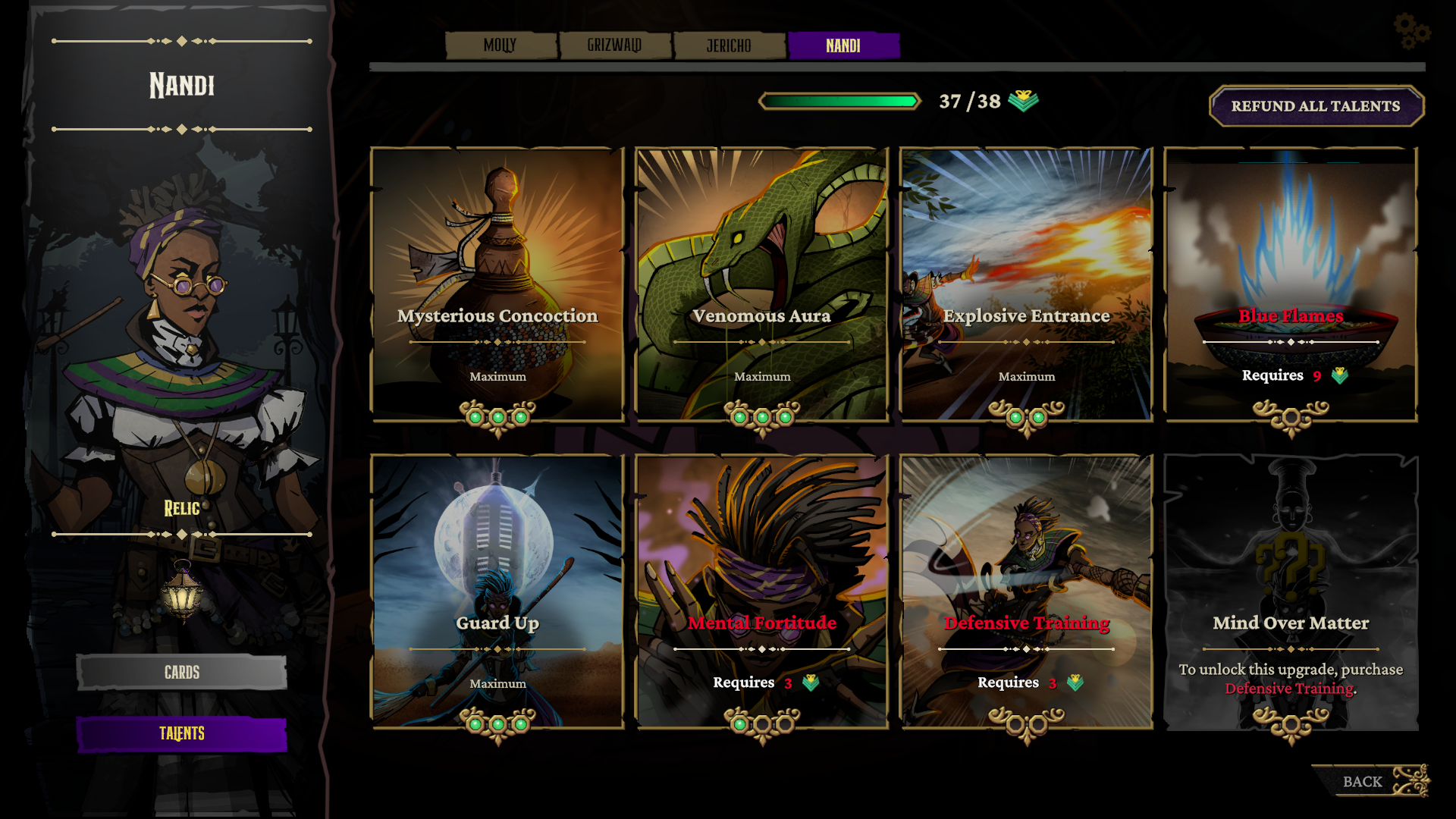Choose the Venomous Aura talent card
This screenshot has width=1456, height=819.
click(x=762, y=284)
